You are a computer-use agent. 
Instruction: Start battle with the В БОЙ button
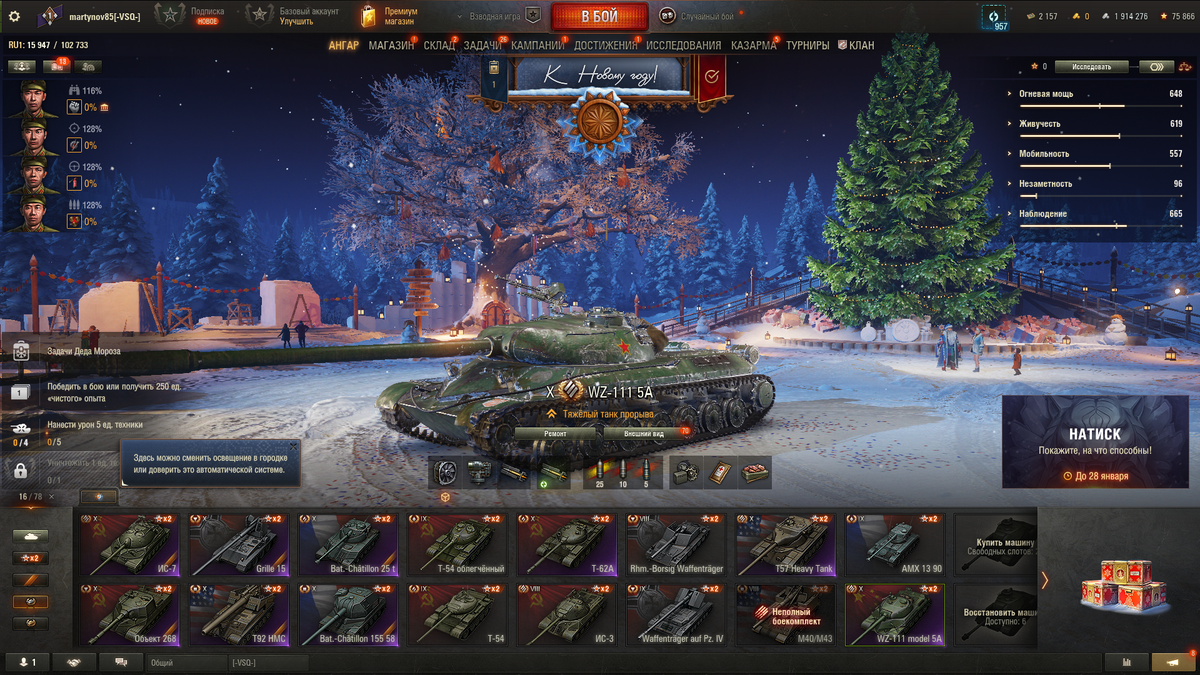599,16
